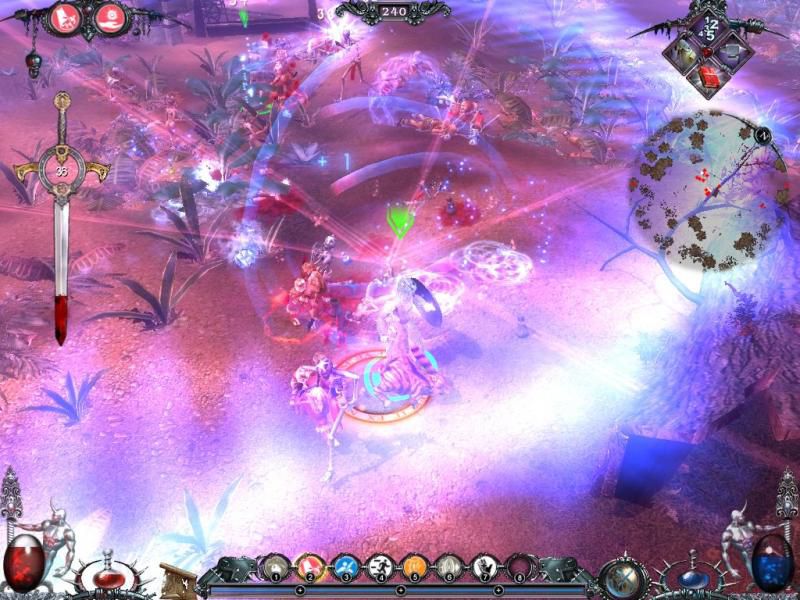Open the wooden chest icon by the hotbar
The image size is (800, 600).
coord(178,578)
